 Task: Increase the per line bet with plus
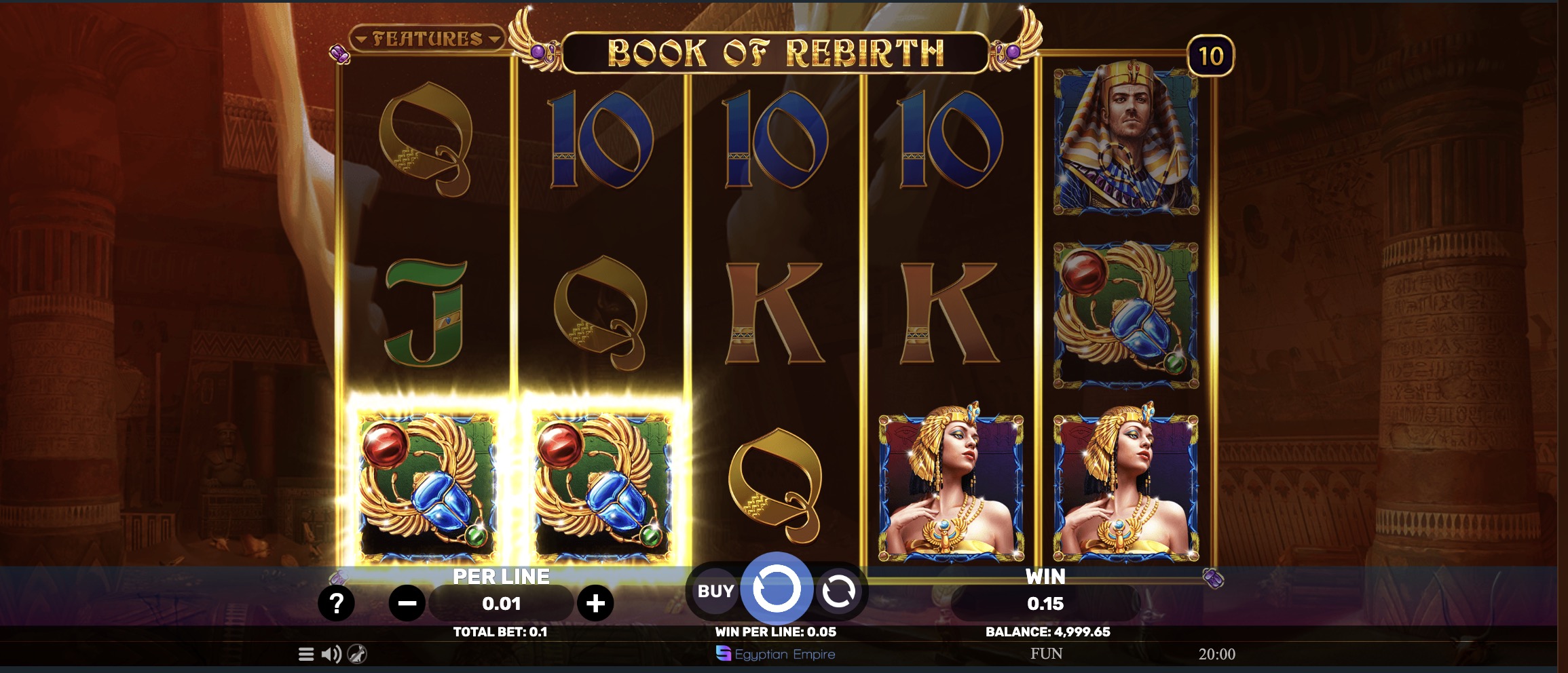point(595,602)
